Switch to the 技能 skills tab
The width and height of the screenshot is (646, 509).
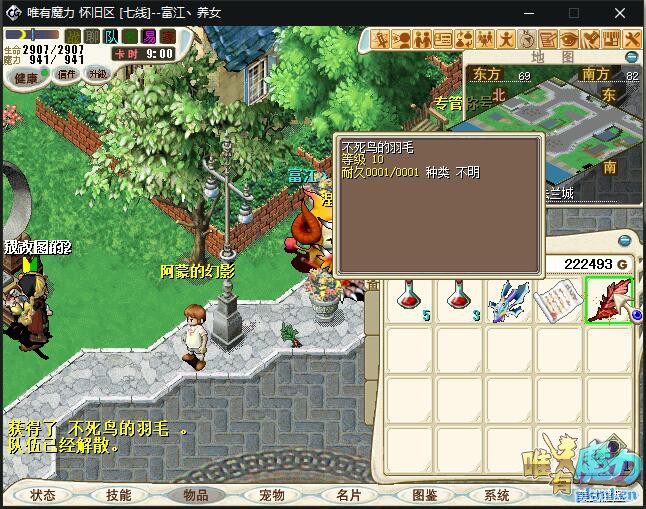[x=118, y=495]
